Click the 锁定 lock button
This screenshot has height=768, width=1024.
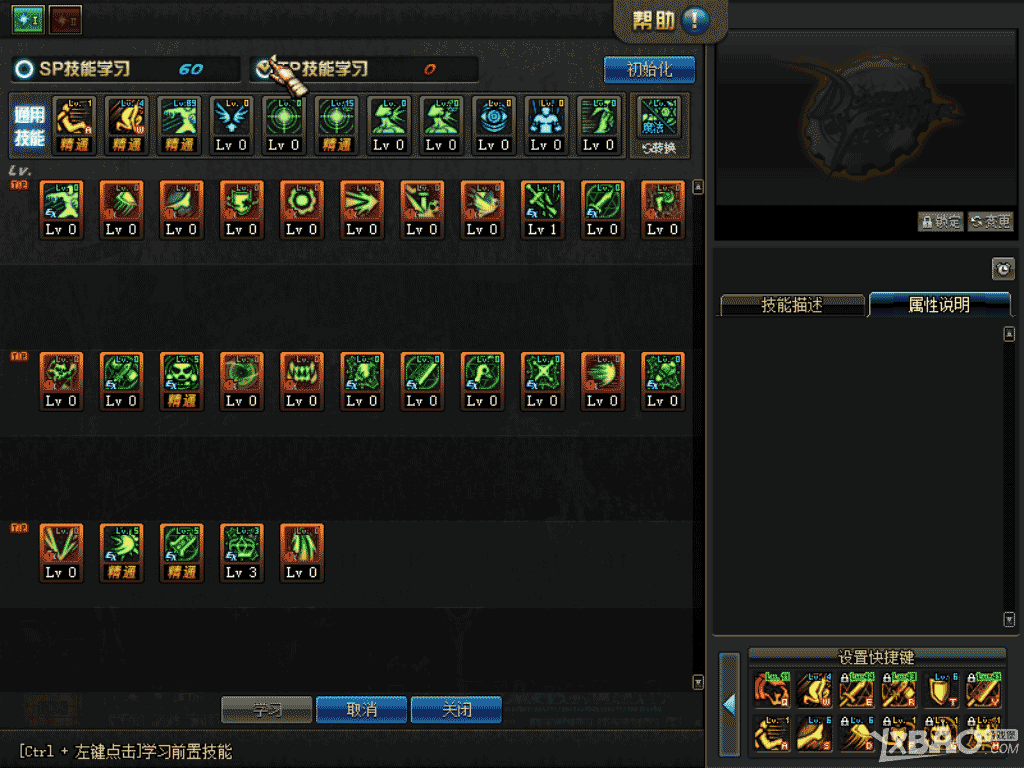(940, 222)
